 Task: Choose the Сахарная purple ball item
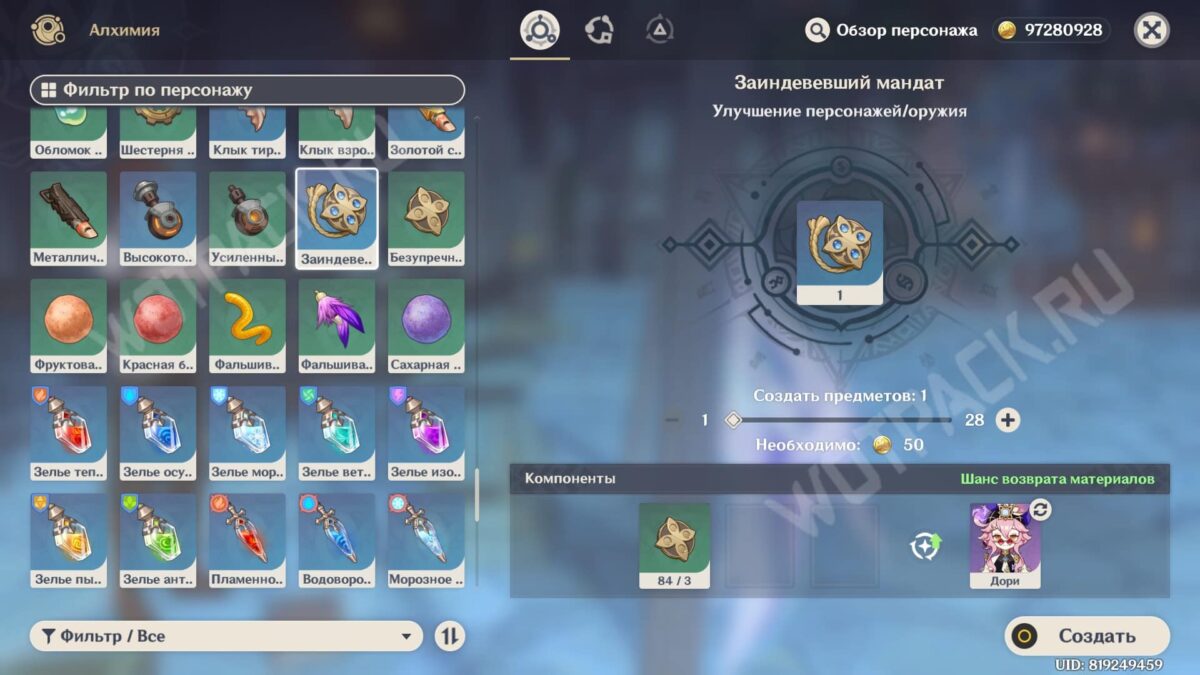point(426,325)
